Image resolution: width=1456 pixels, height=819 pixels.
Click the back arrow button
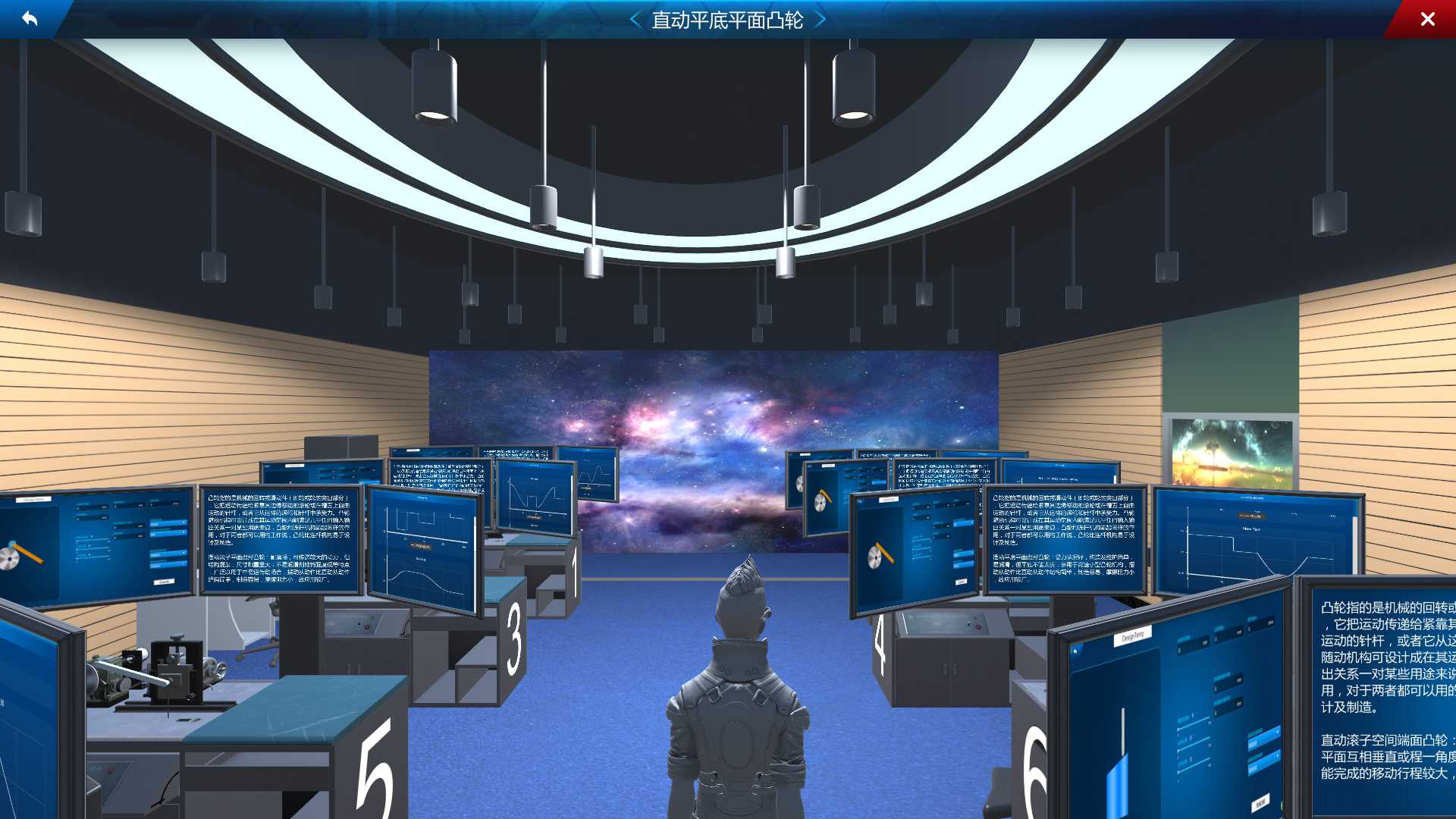[x=29, y=18]
